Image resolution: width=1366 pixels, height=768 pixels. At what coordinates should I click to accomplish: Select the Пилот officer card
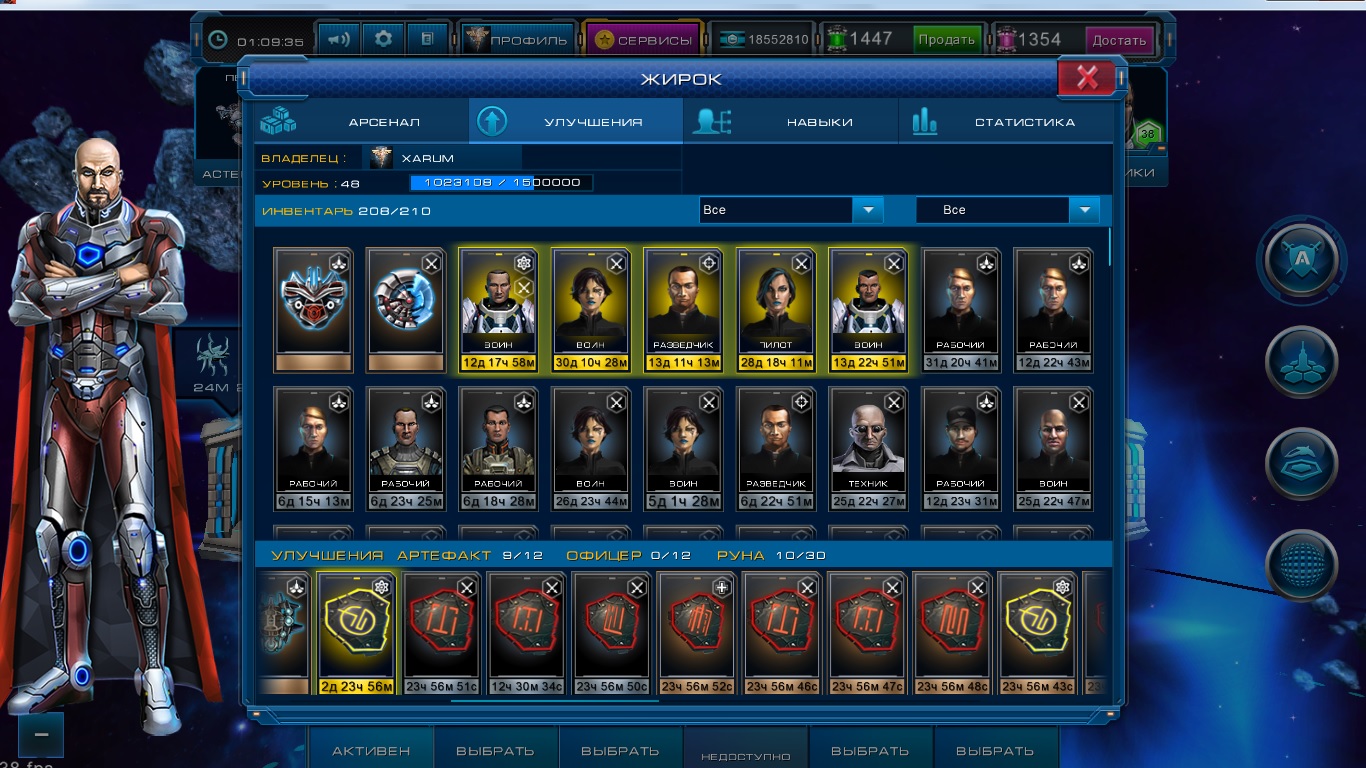point(775,310)
